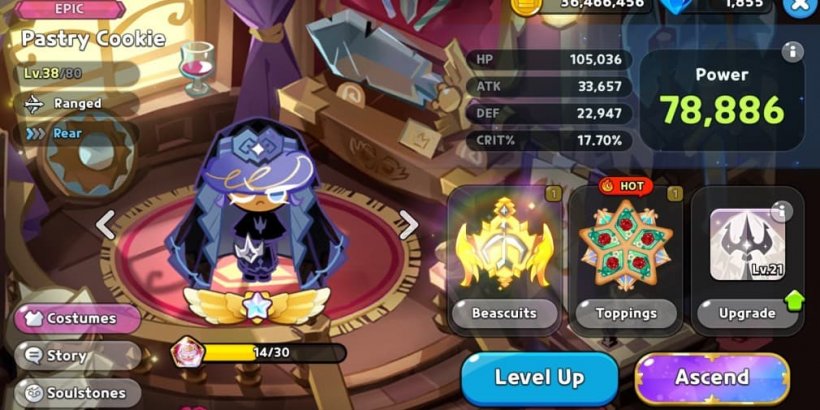This screenshot has width=820, height=410.
Task: Ascend Pastry Cookie with the purple button
Action: 712,377
